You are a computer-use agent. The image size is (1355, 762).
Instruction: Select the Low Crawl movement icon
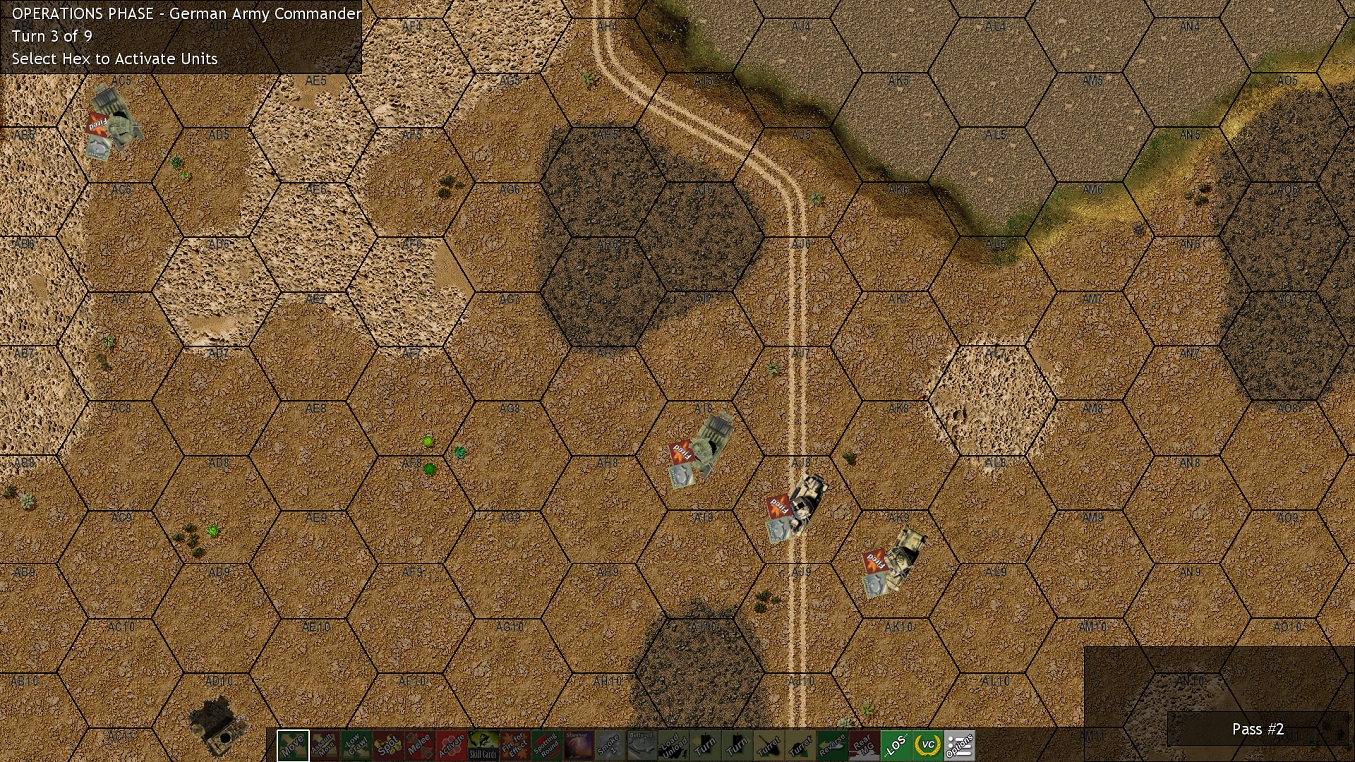(358, 745)
